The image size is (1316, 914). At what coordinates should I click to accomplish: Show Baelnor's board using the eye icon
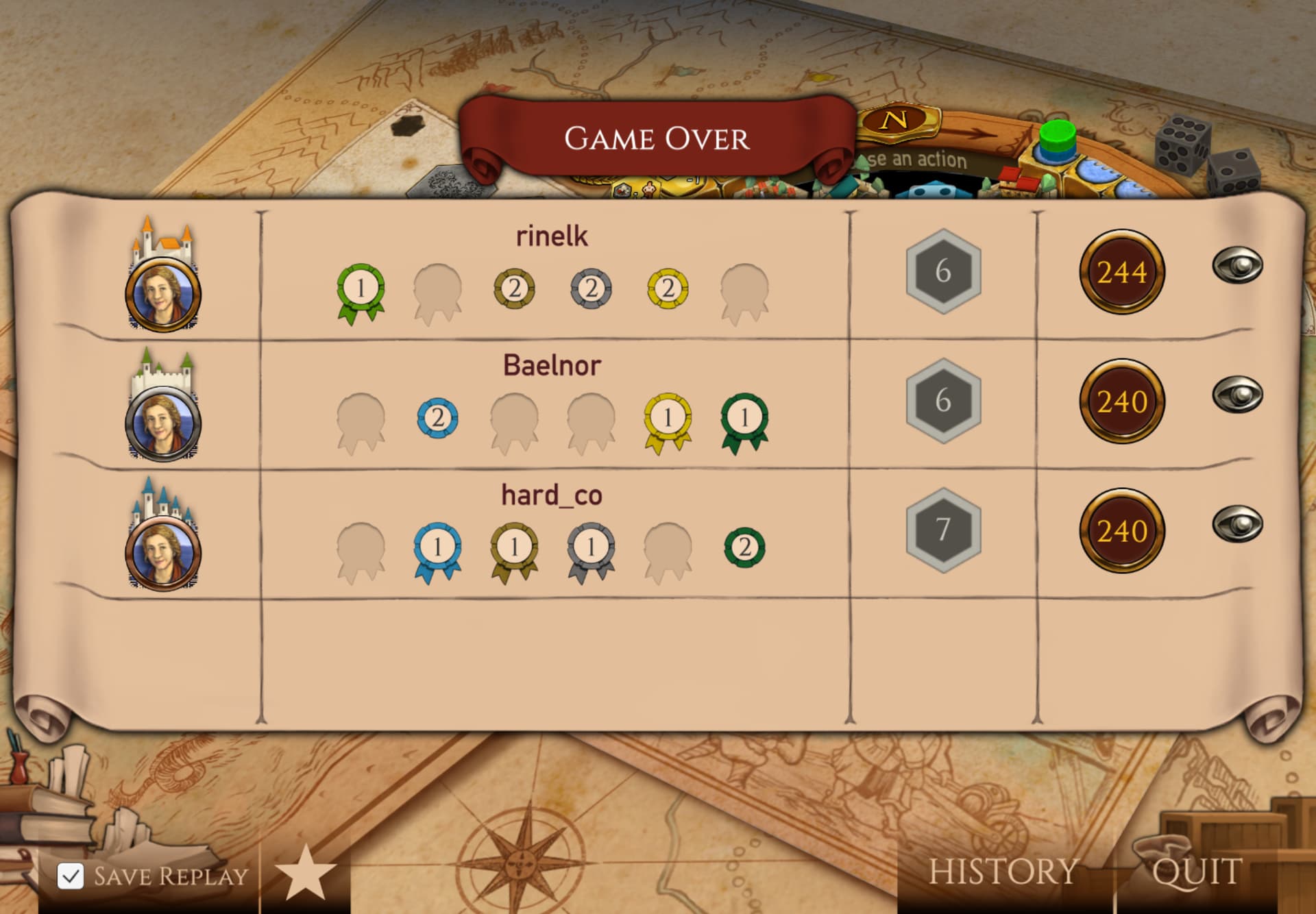pyautogui.click(x=1237, y=395)
